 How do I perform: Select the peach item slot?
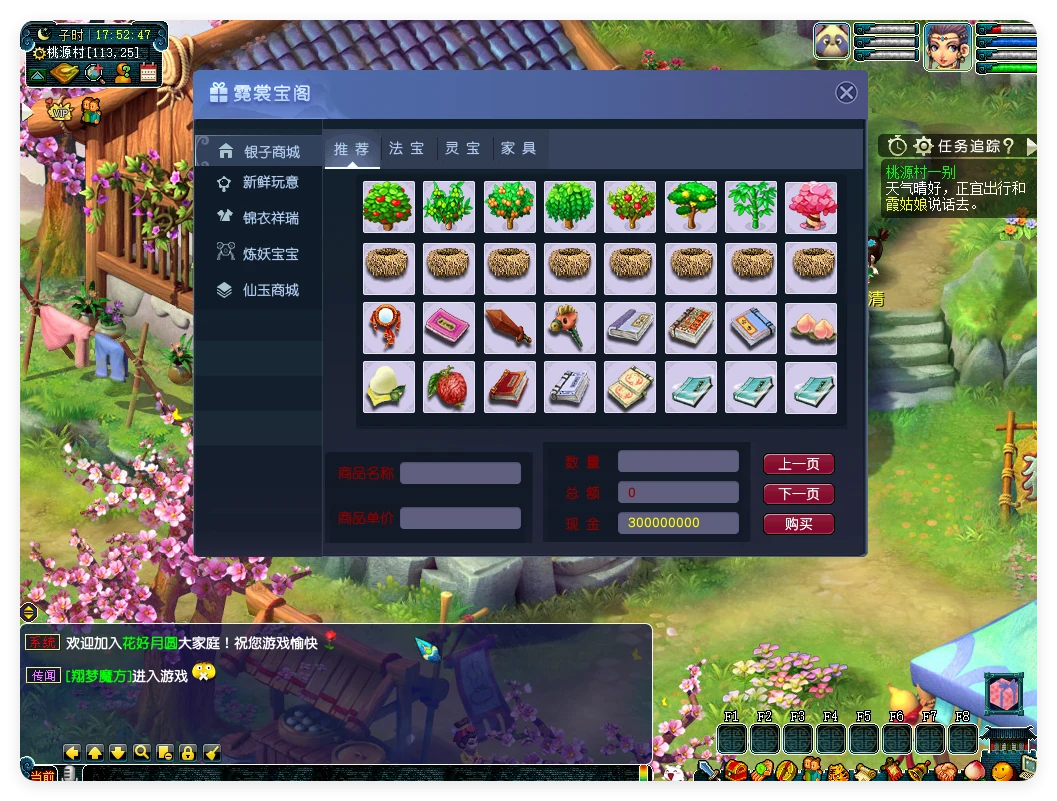tap(811, 328)
